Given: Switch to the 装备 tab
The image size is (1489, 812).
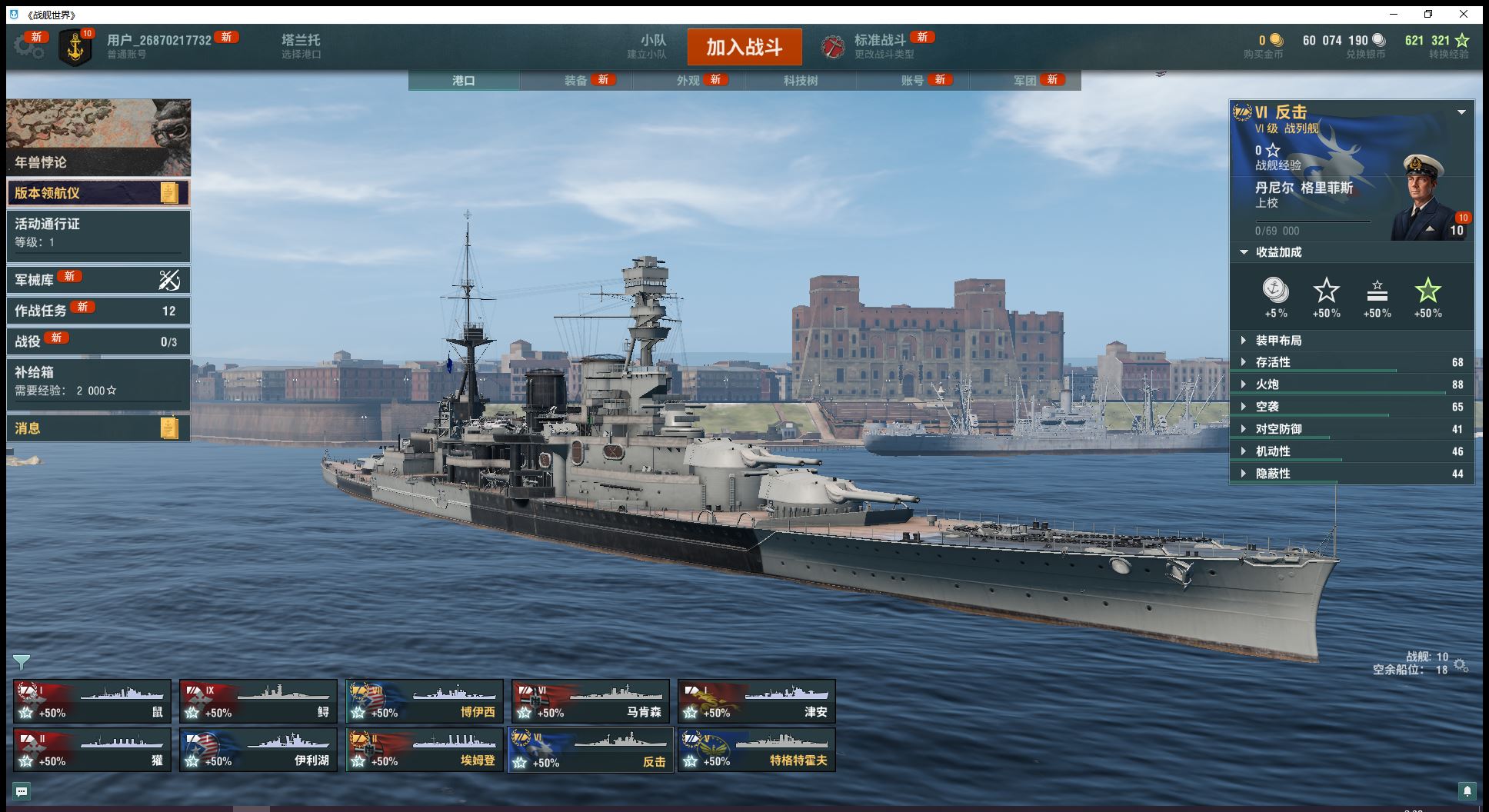Looking at the screenshot, I should (x=576, y=81).
